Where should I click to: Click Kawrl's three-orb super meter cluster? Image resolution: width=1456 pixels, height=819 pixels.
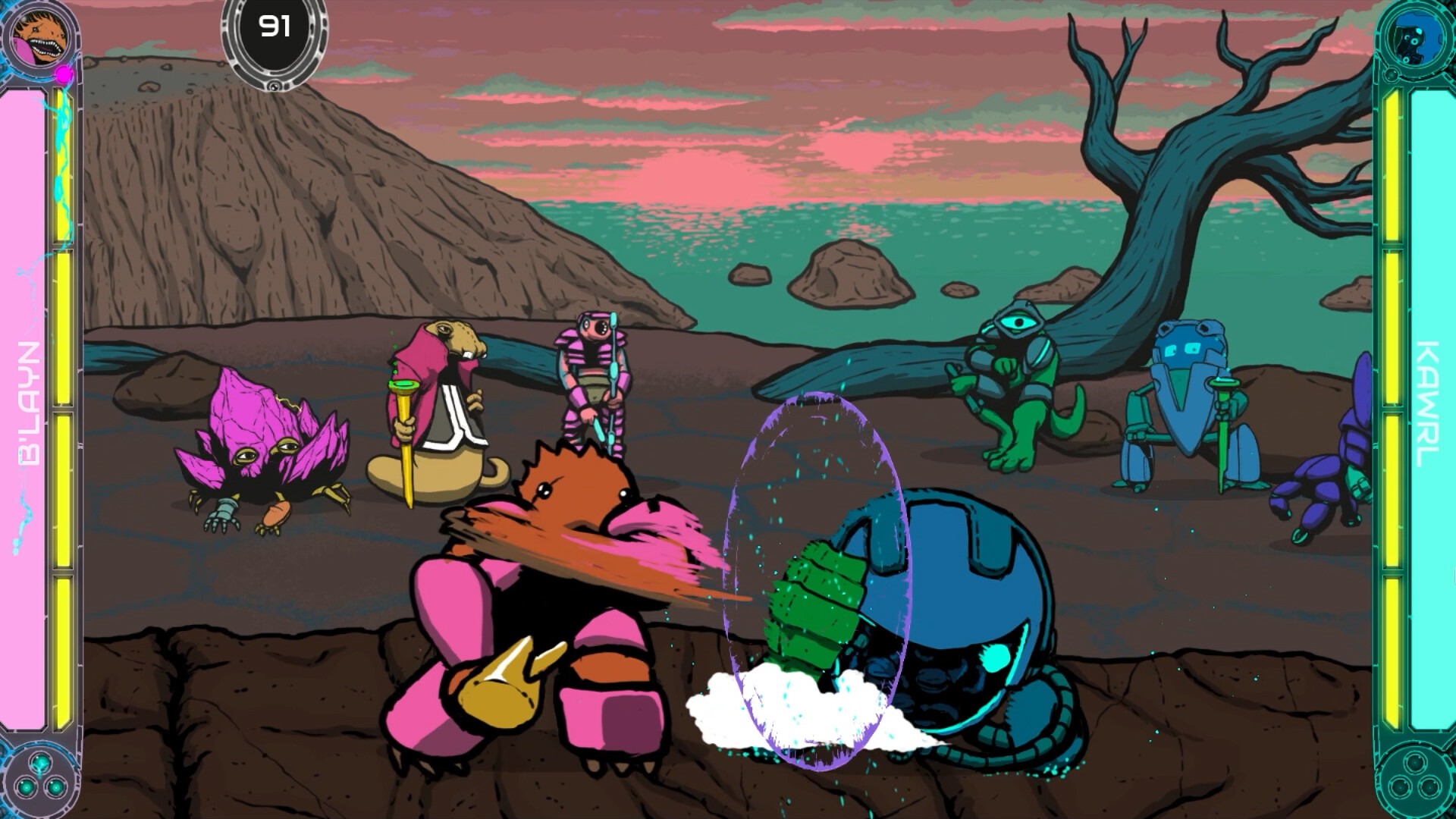click(x=1415, y=780)
